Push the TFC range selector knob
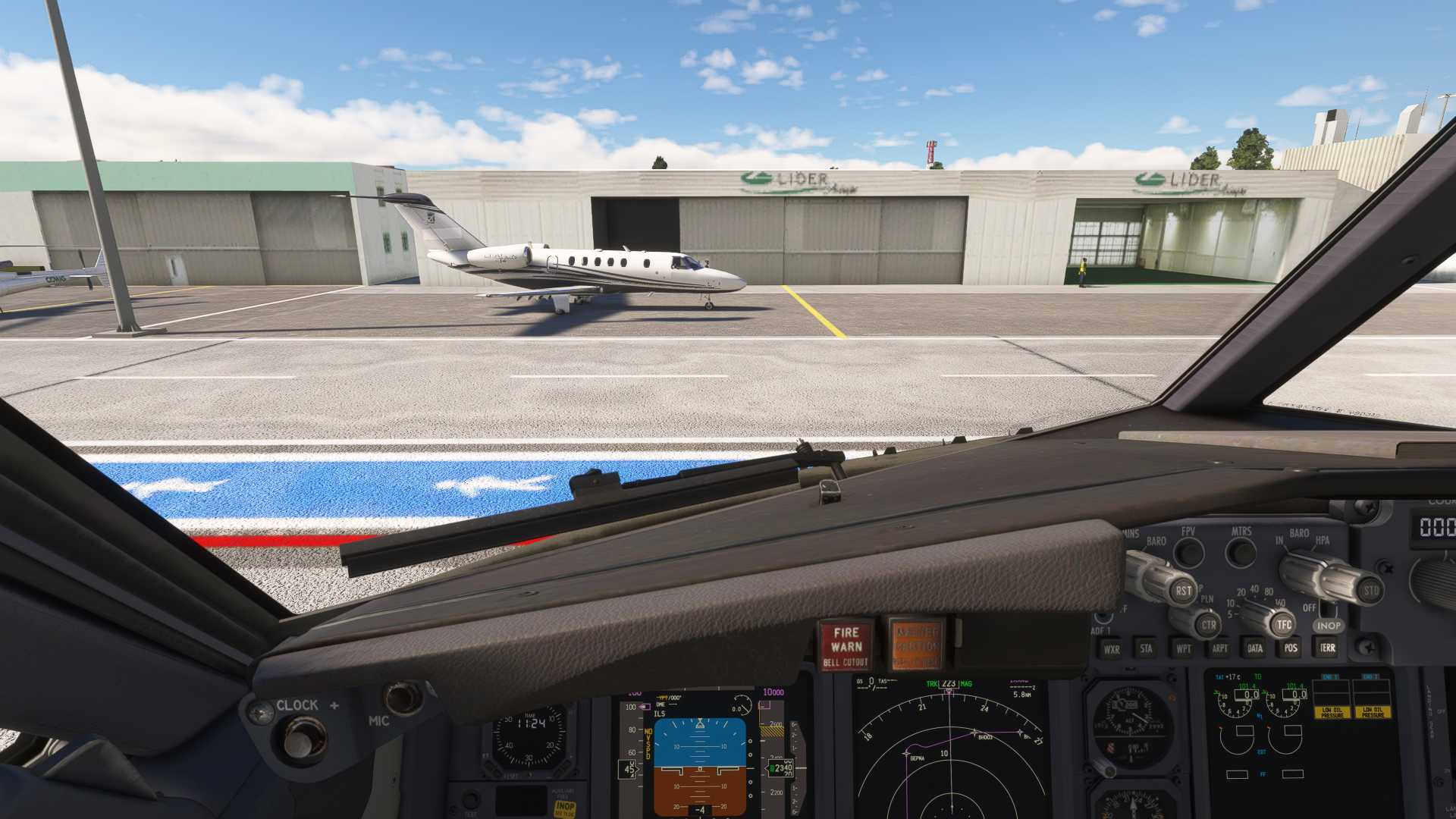This screenshot has height=819, width=1456. pyautogui.click(x=1283, y=625)
